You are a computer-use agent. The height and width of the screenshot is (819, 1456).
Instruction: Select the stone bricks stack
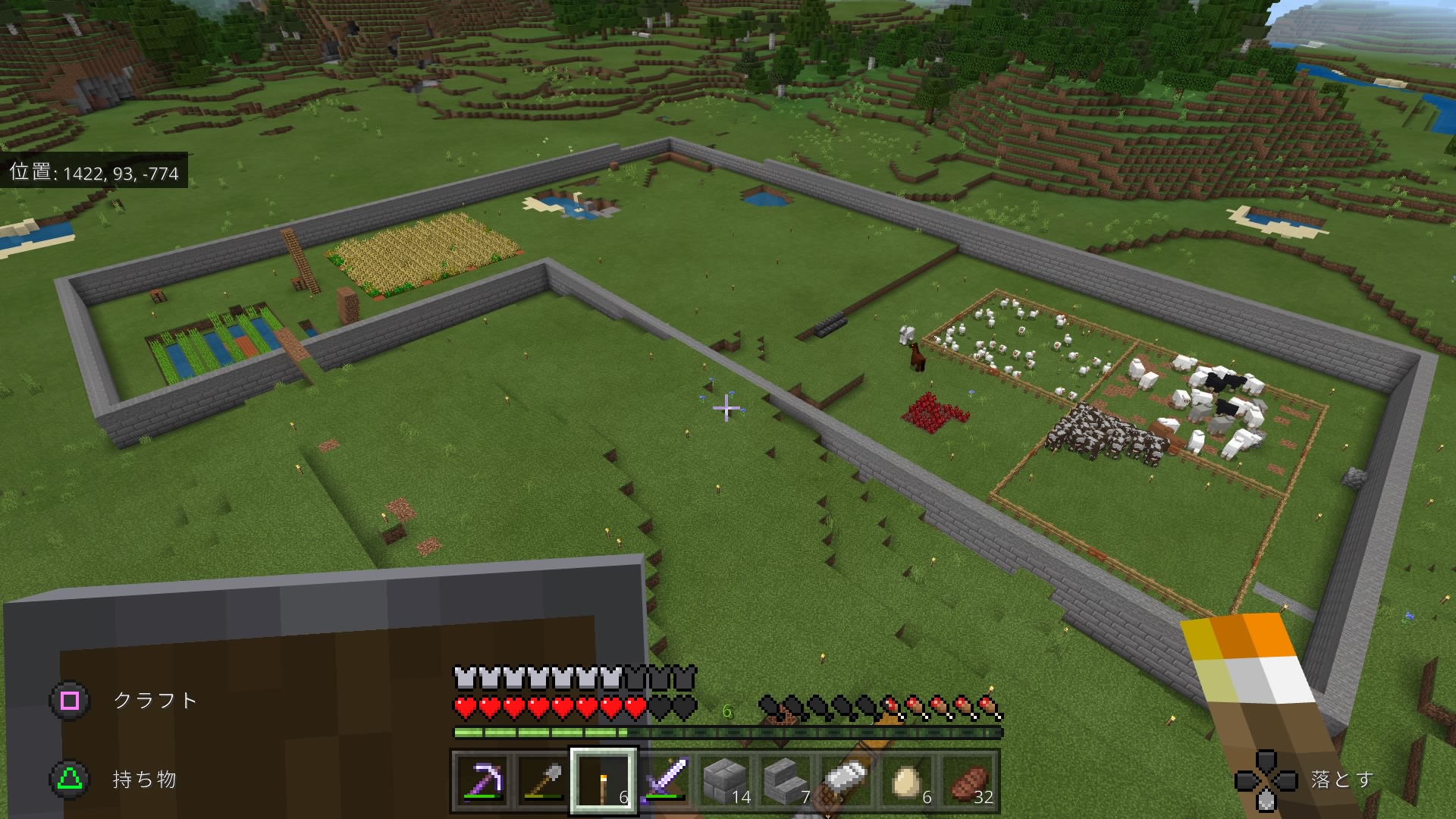click(x=725, y=780)
